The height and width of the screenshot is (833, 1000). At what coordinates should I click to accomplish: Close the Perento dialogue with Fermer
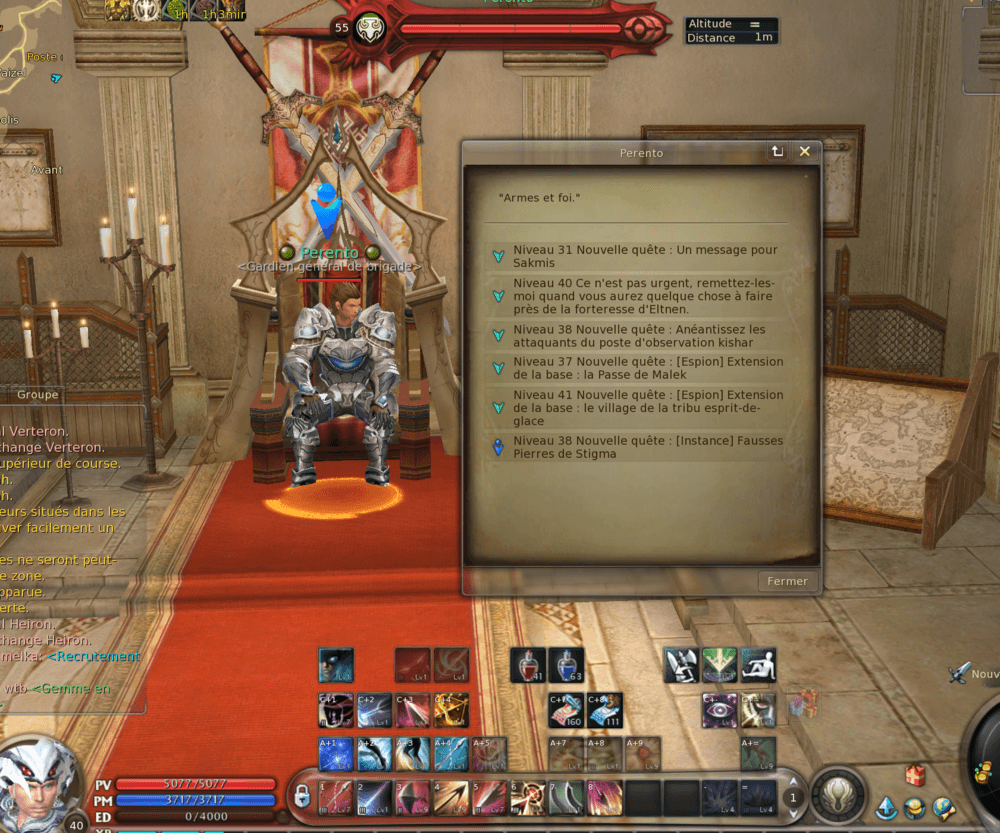tap(787, 581)
